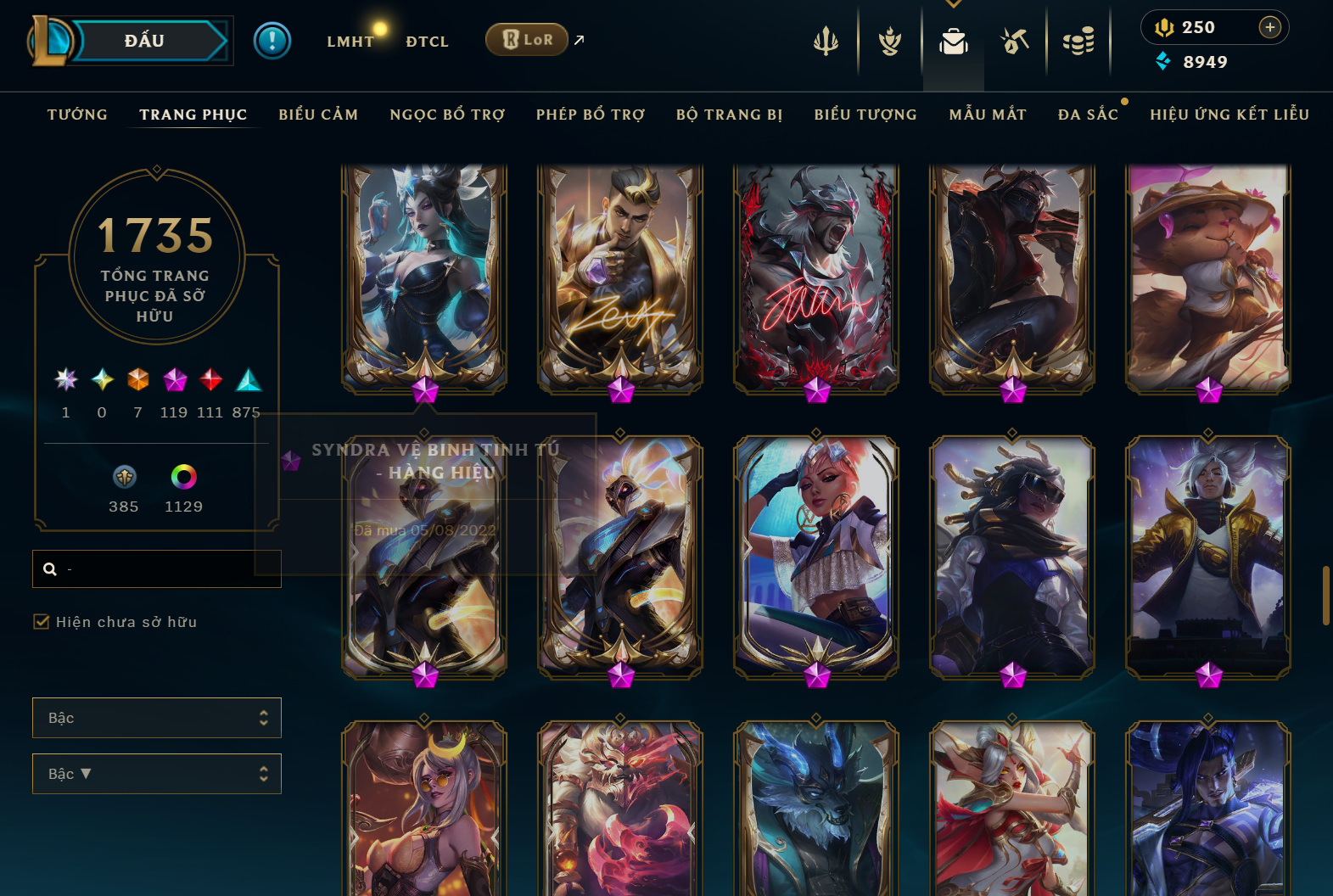
Task: Open Hextech crafting via the pickaxe icon
Action: (x=1015, y=40)
